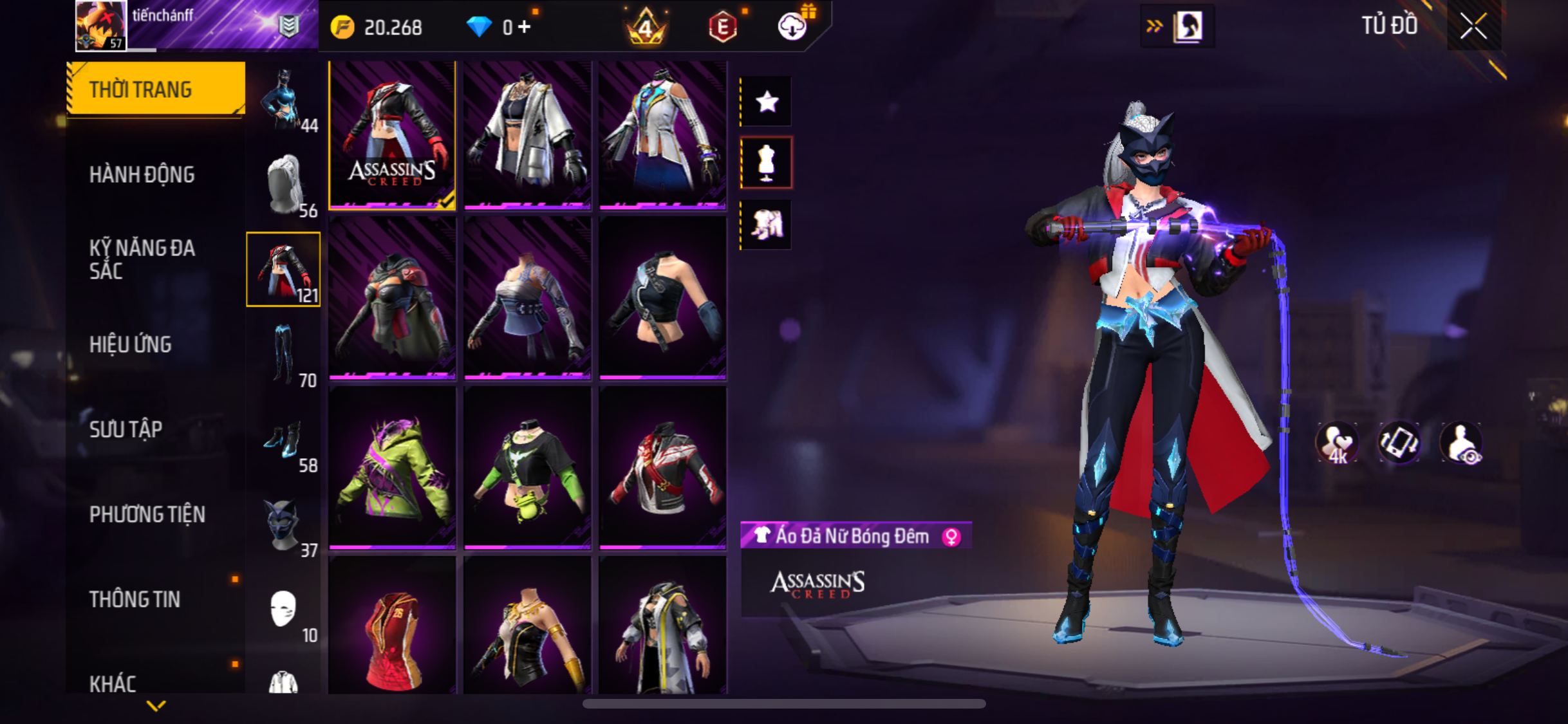Switch to the HÀNH ĐỘNG tab

[142, 175]
